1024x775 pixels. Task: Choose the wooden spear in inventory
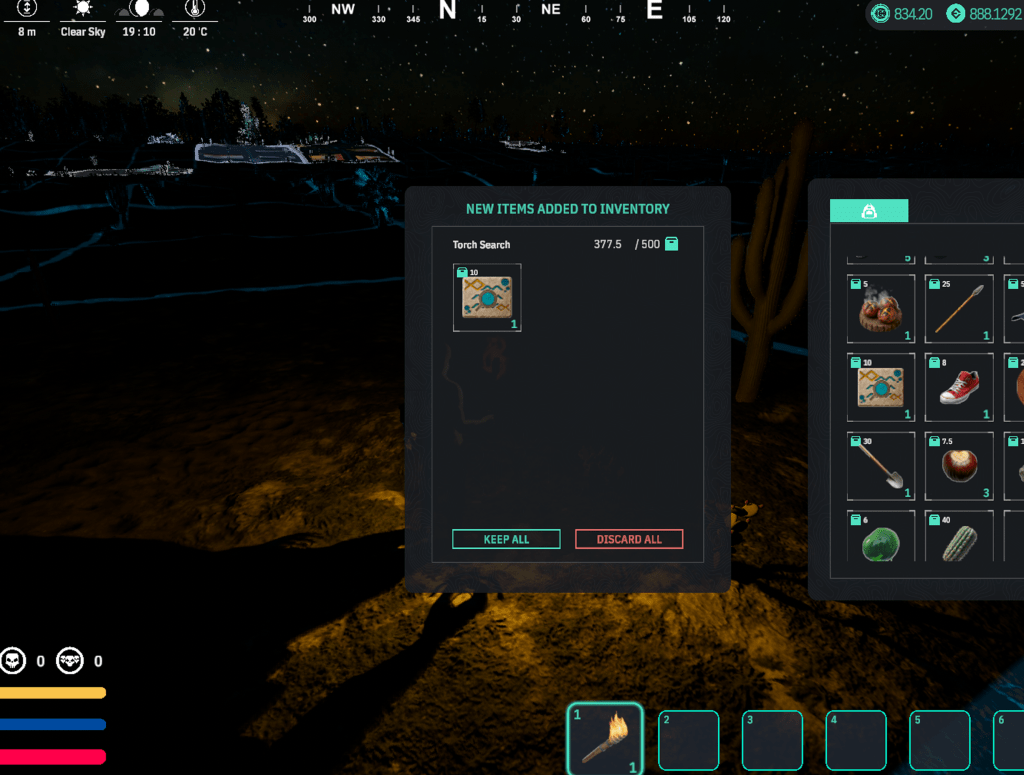[x=959, y=310]
